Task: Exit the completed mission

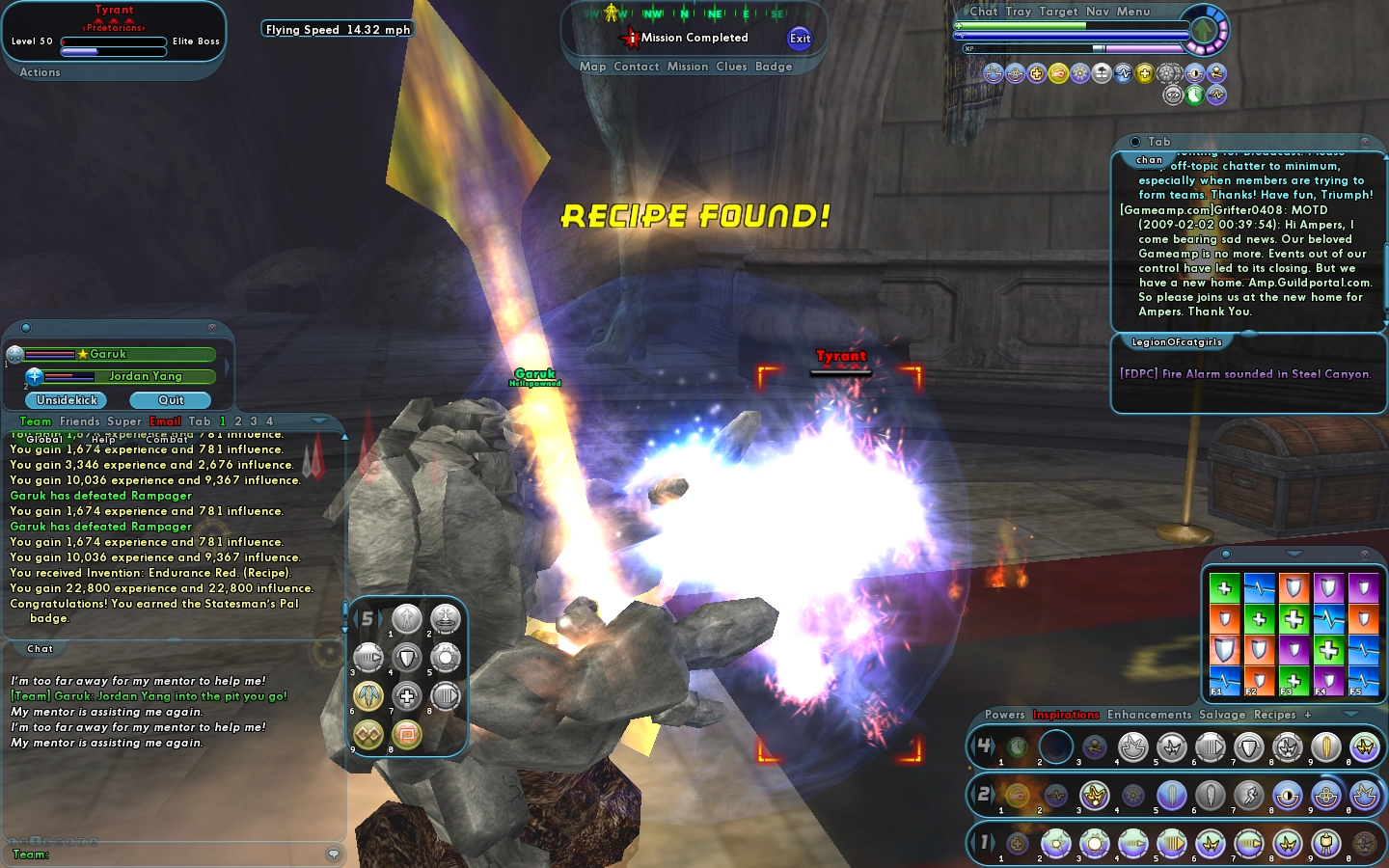Action: click(800, 39)
